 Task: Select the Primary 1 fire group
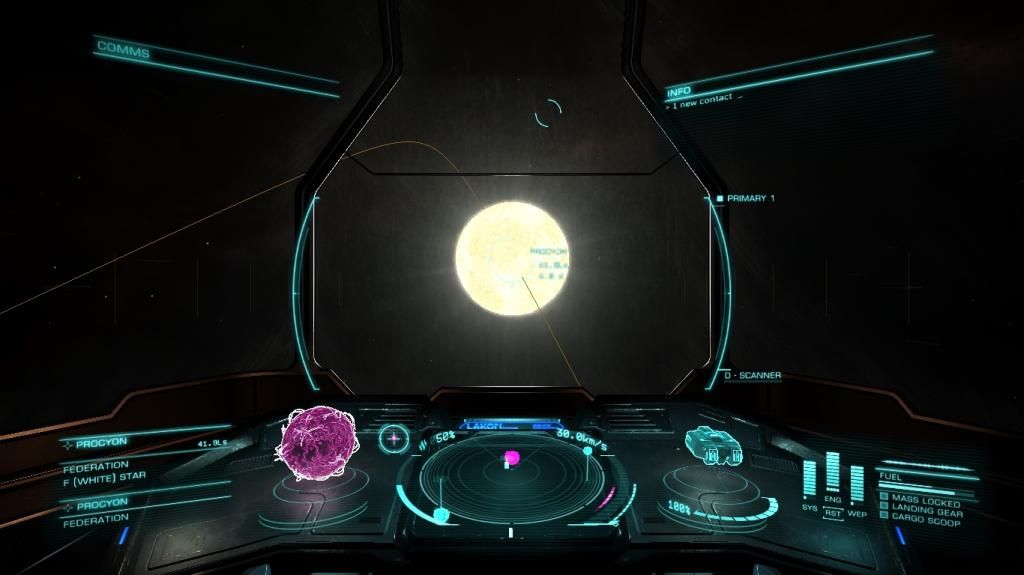pos(750,198)
